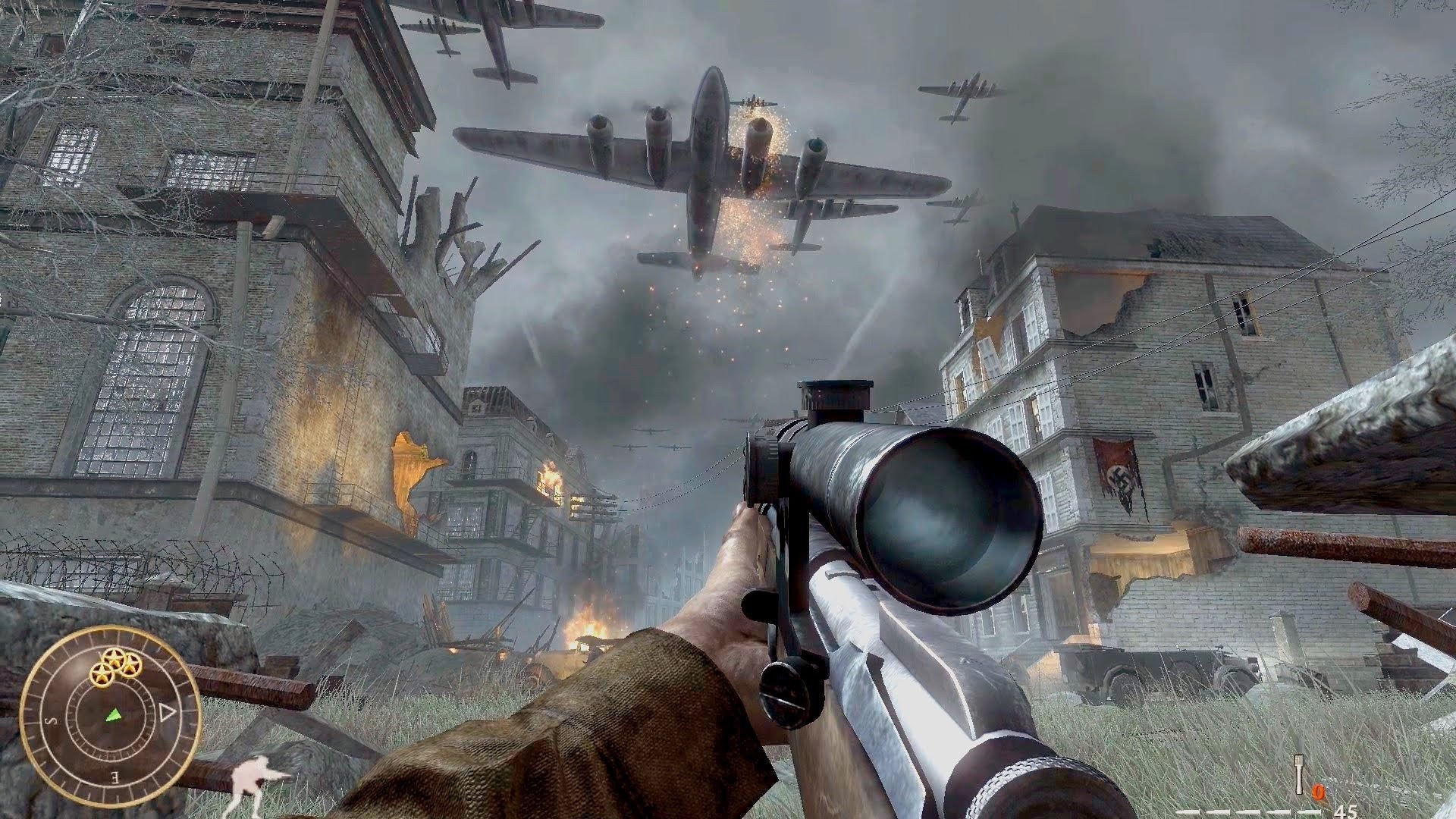Click the rightmost bullet icon before the 45
This screenshot has height=819, width=1456.
[x=1310, y=812]
